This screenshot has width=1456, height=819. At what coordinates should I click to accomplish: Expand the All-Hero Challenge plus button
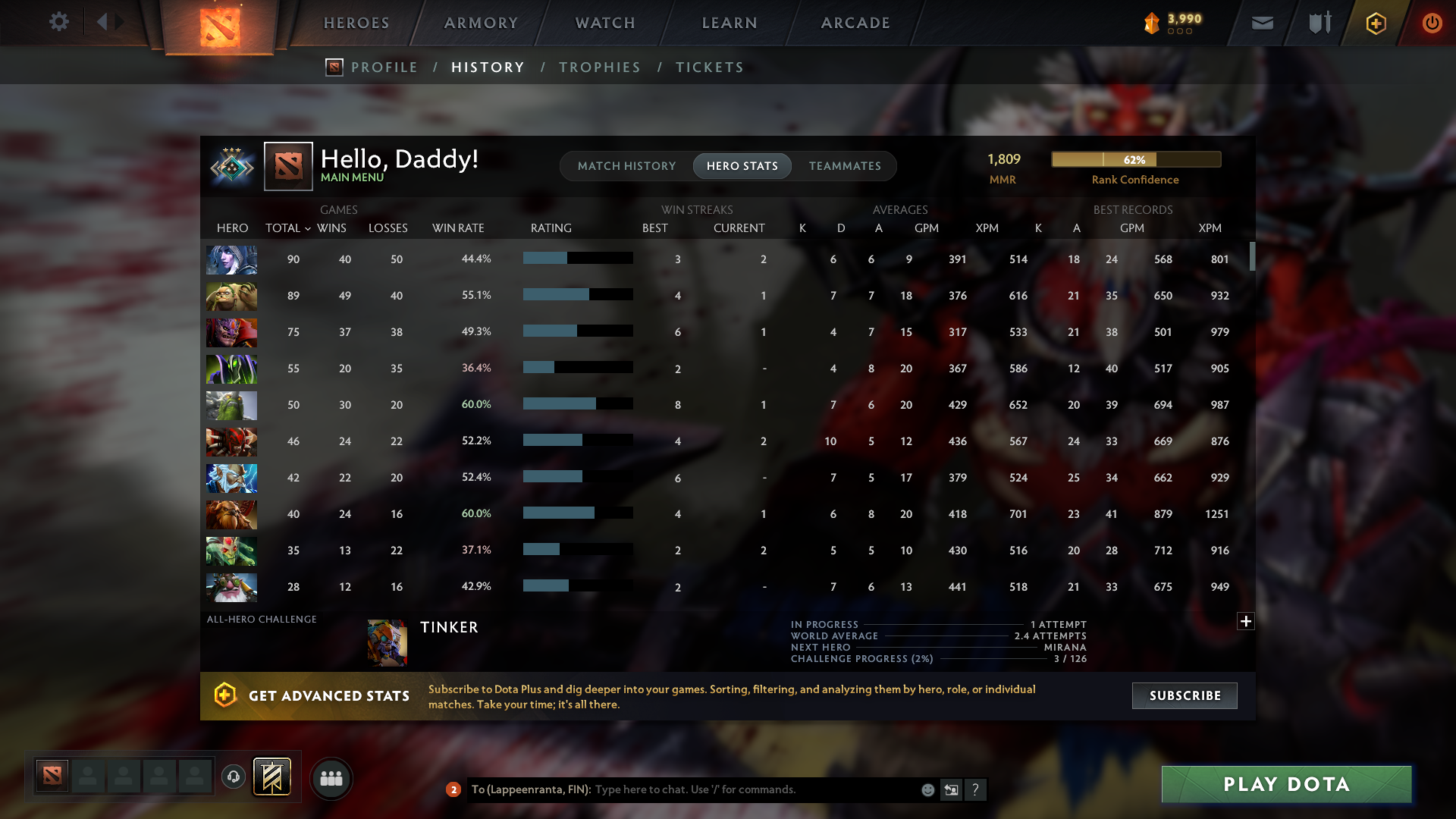tap(1245, 621)
